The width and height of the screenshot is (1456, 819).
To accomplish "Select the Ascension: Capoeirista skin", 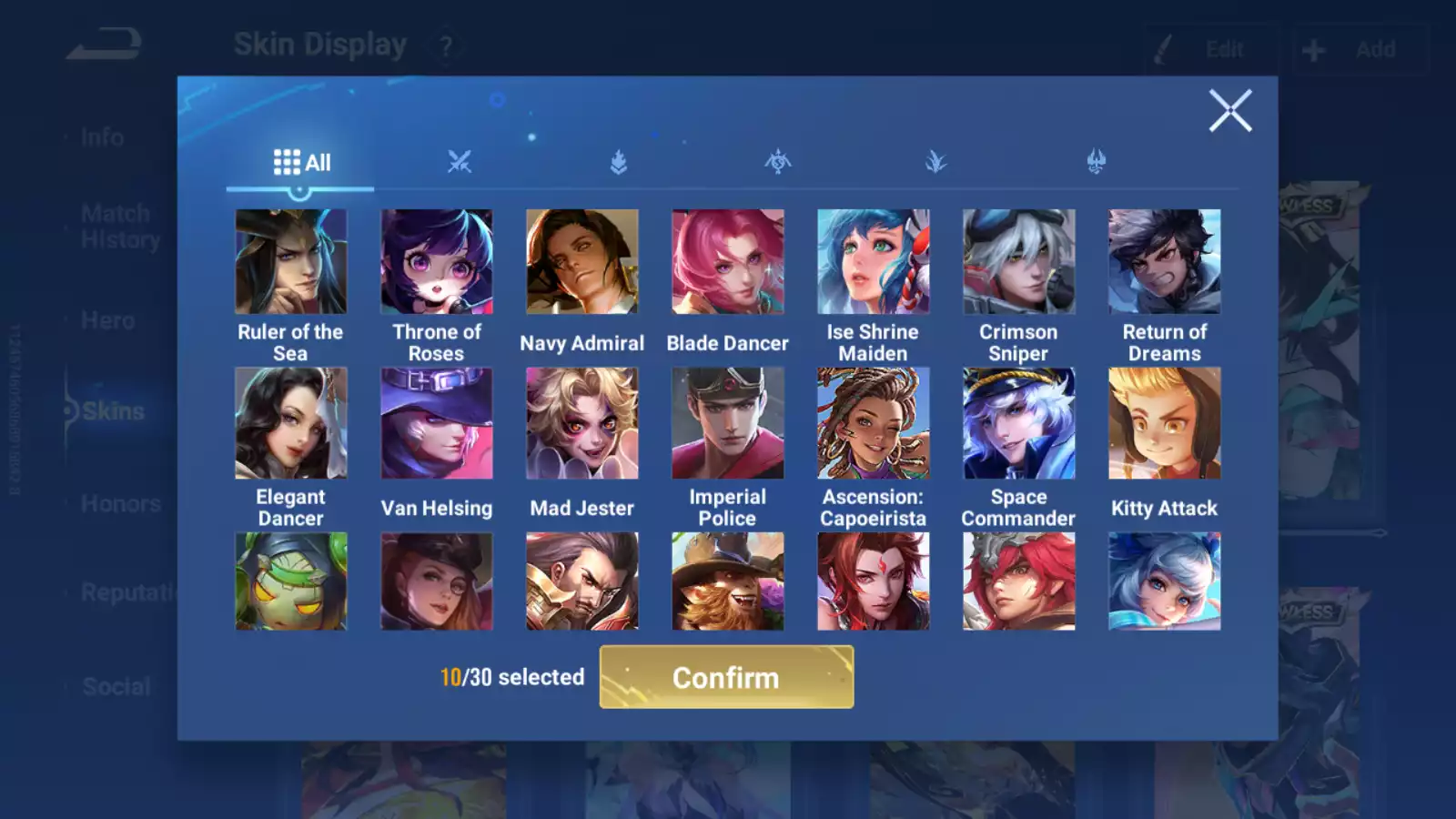I will point(873,423).
